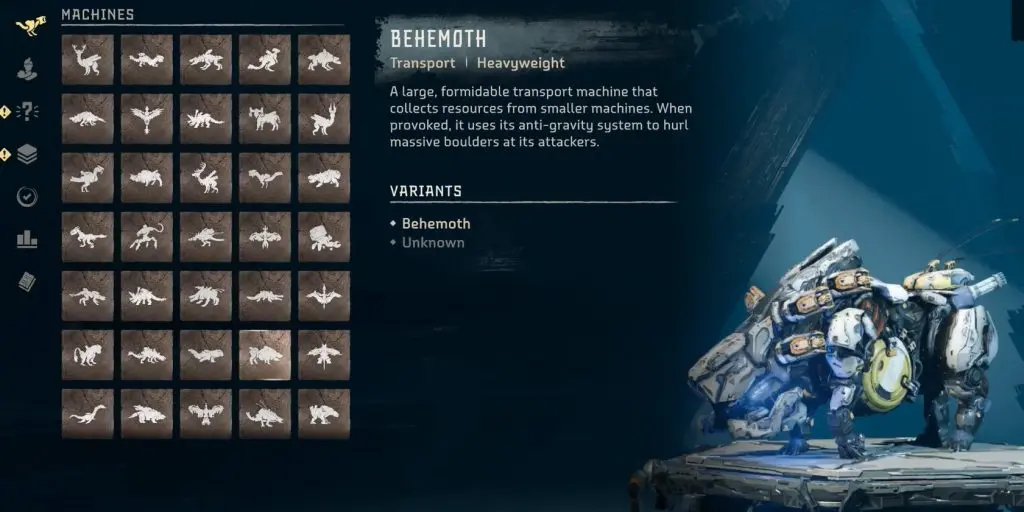Select the Behemoth entry under Variants
1024x512 pixels.
click(x=435, y=224)
